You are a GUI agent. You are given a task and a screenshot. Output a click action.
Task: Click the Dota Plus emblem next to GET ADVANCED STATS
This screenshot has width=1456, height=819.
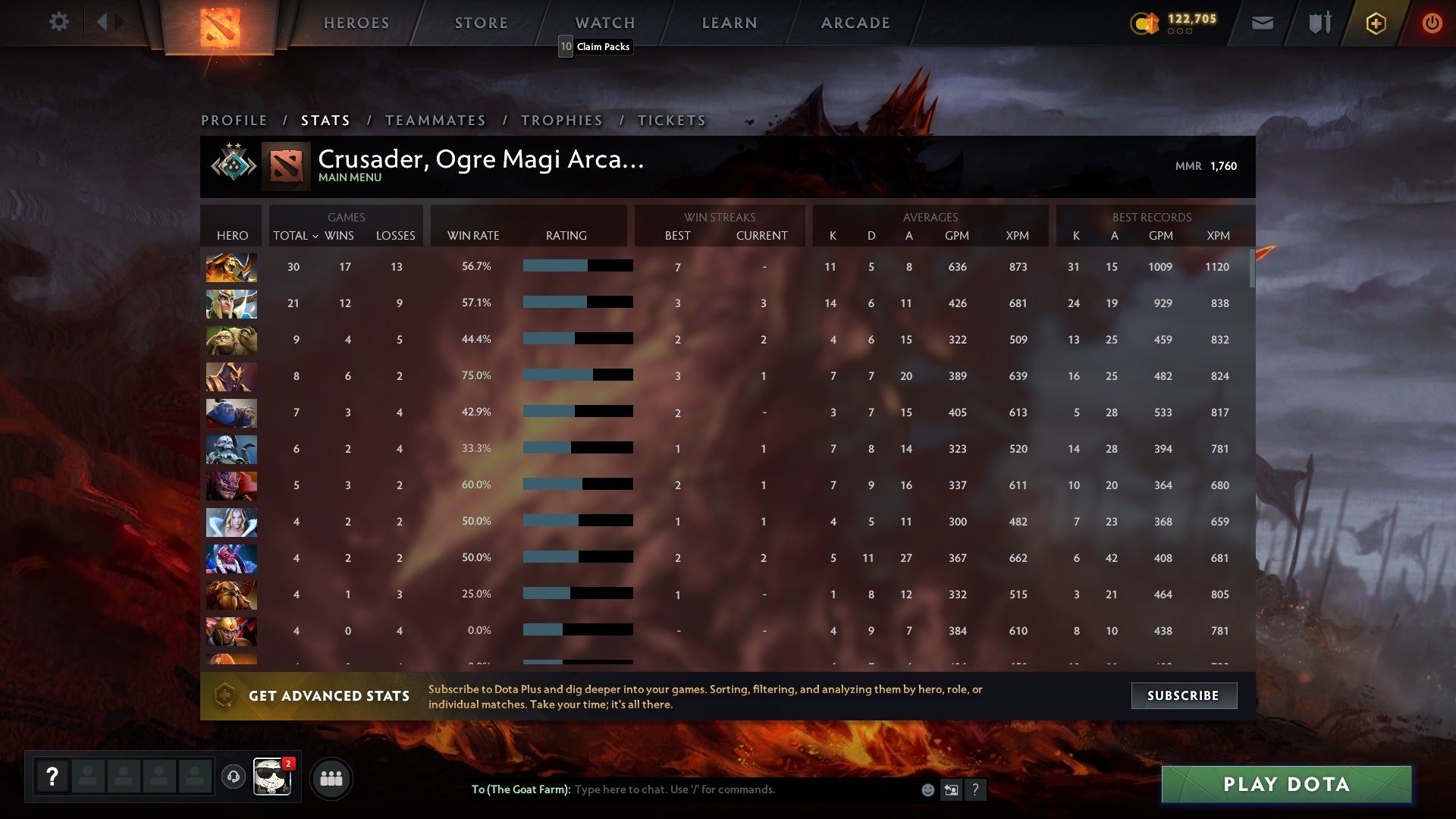point(225,695)
